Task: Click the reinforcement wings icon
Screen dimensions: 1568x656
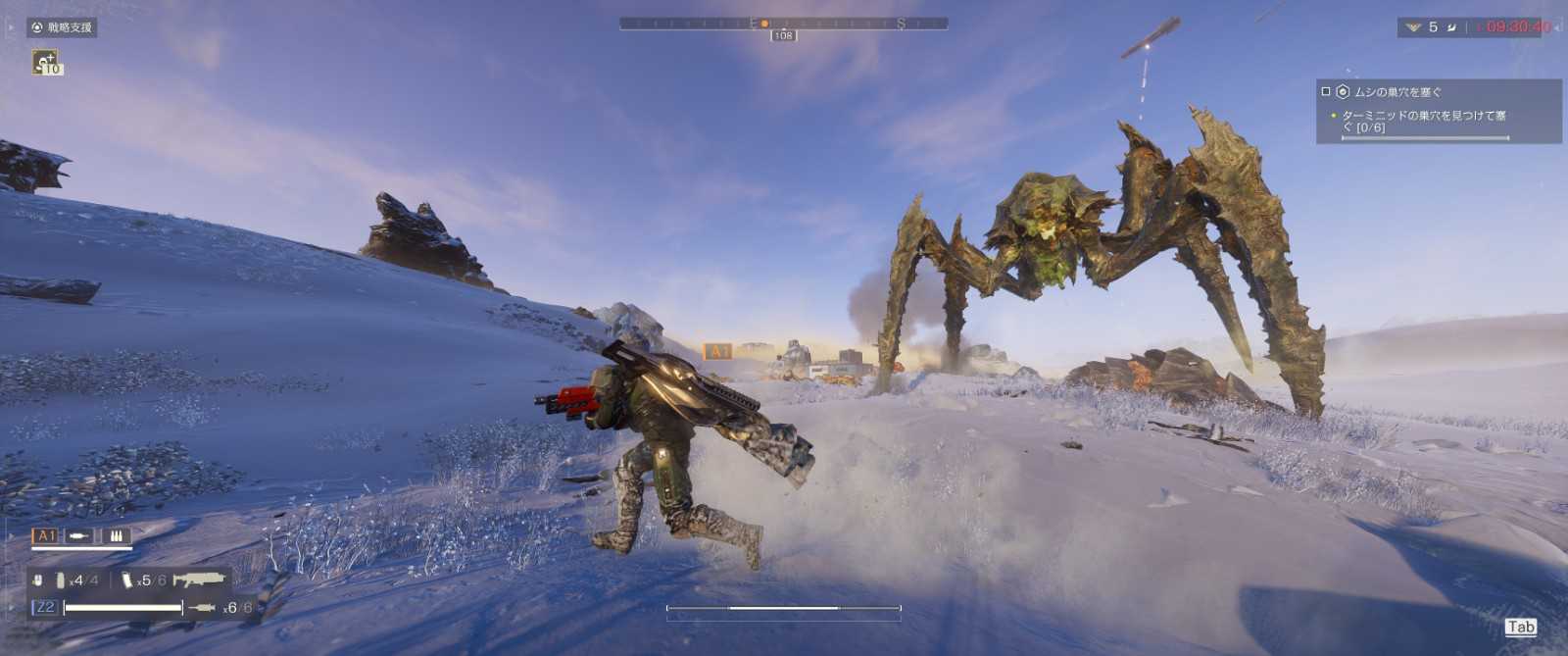Action: coord(1412,27)
